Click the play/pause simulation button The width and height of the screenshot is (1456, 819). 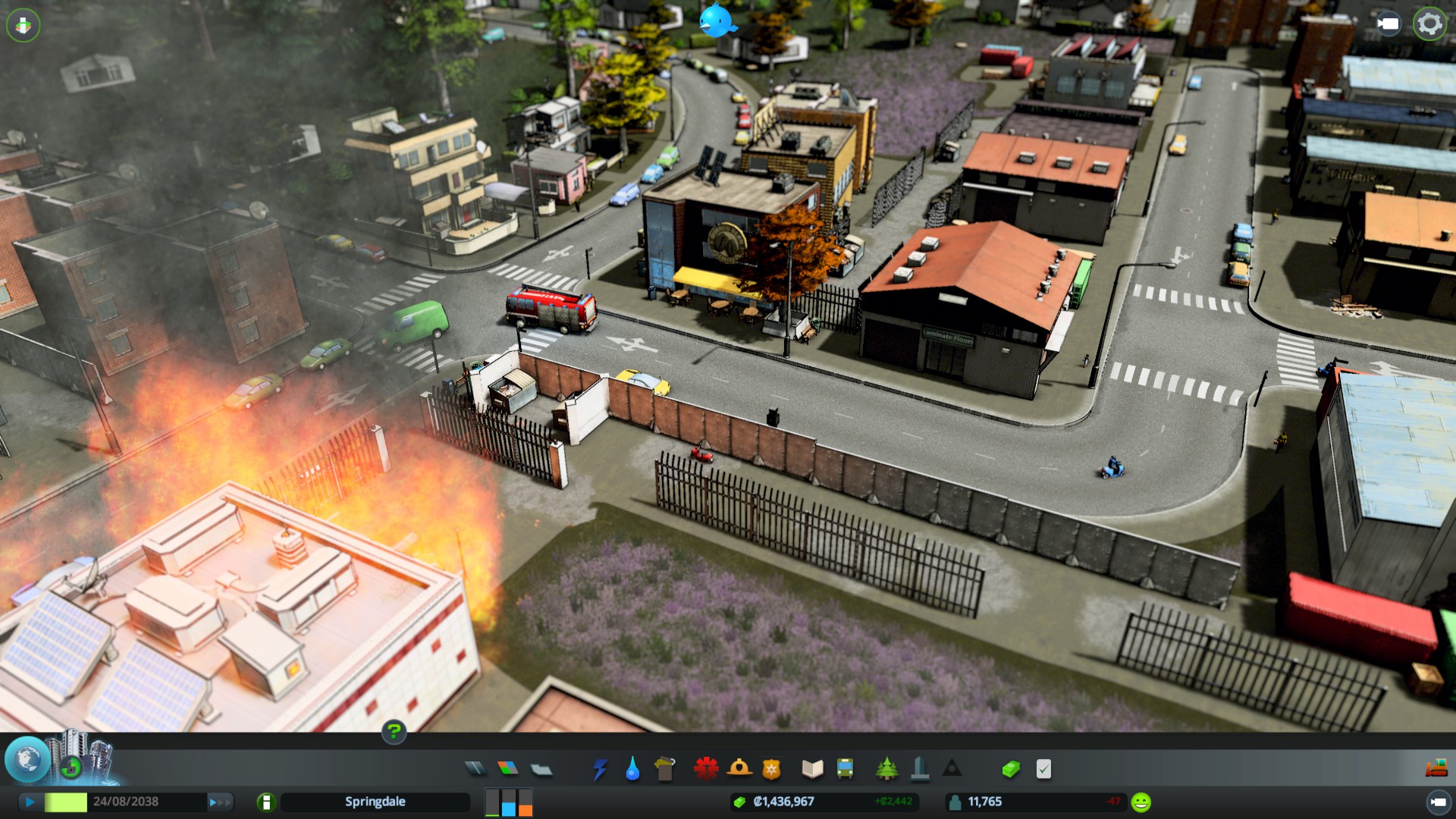tap(30, 802)
